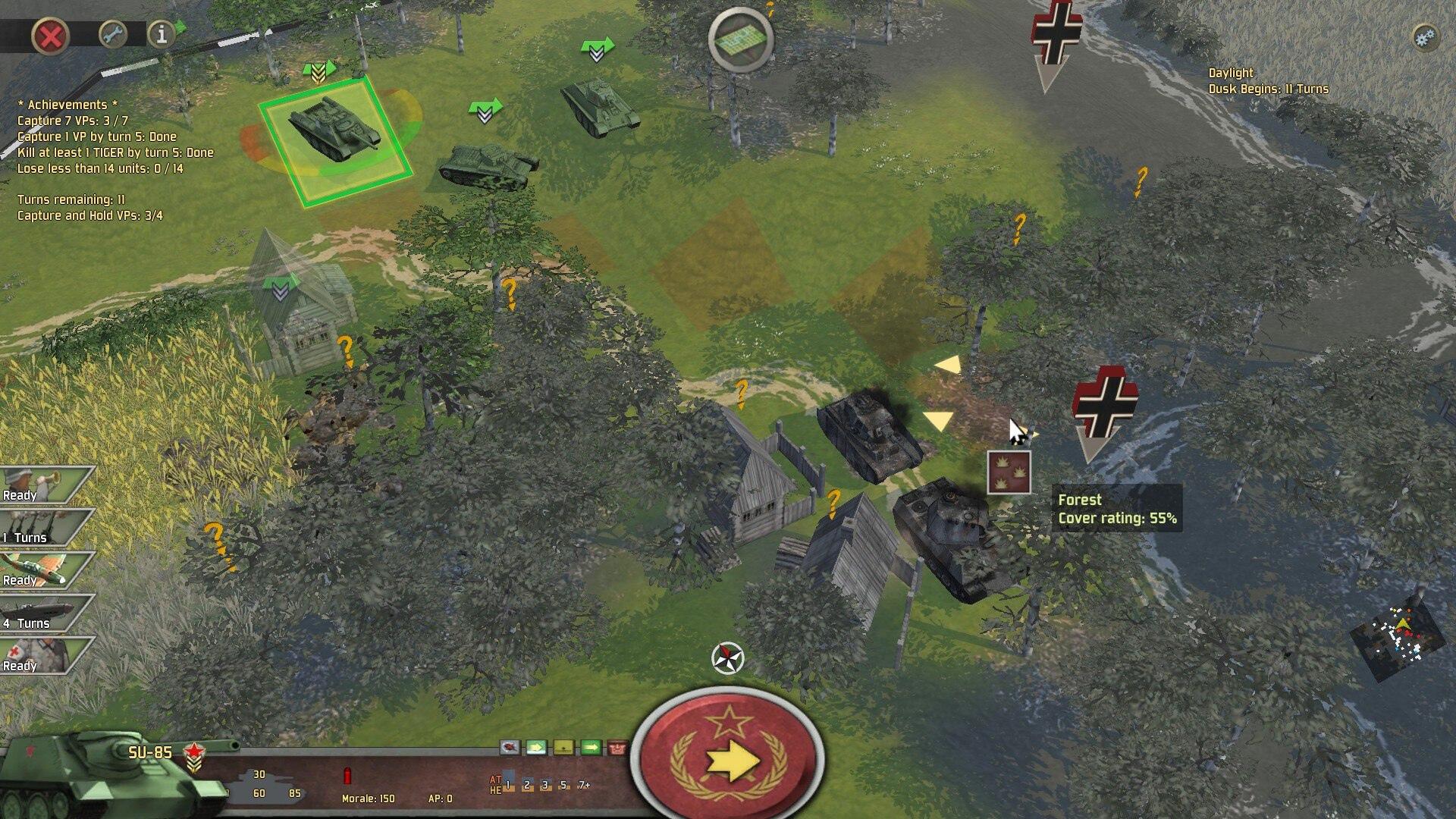End turn with the red star button
The width and height of the screenshot is (1456, 819).
(728, 758)
